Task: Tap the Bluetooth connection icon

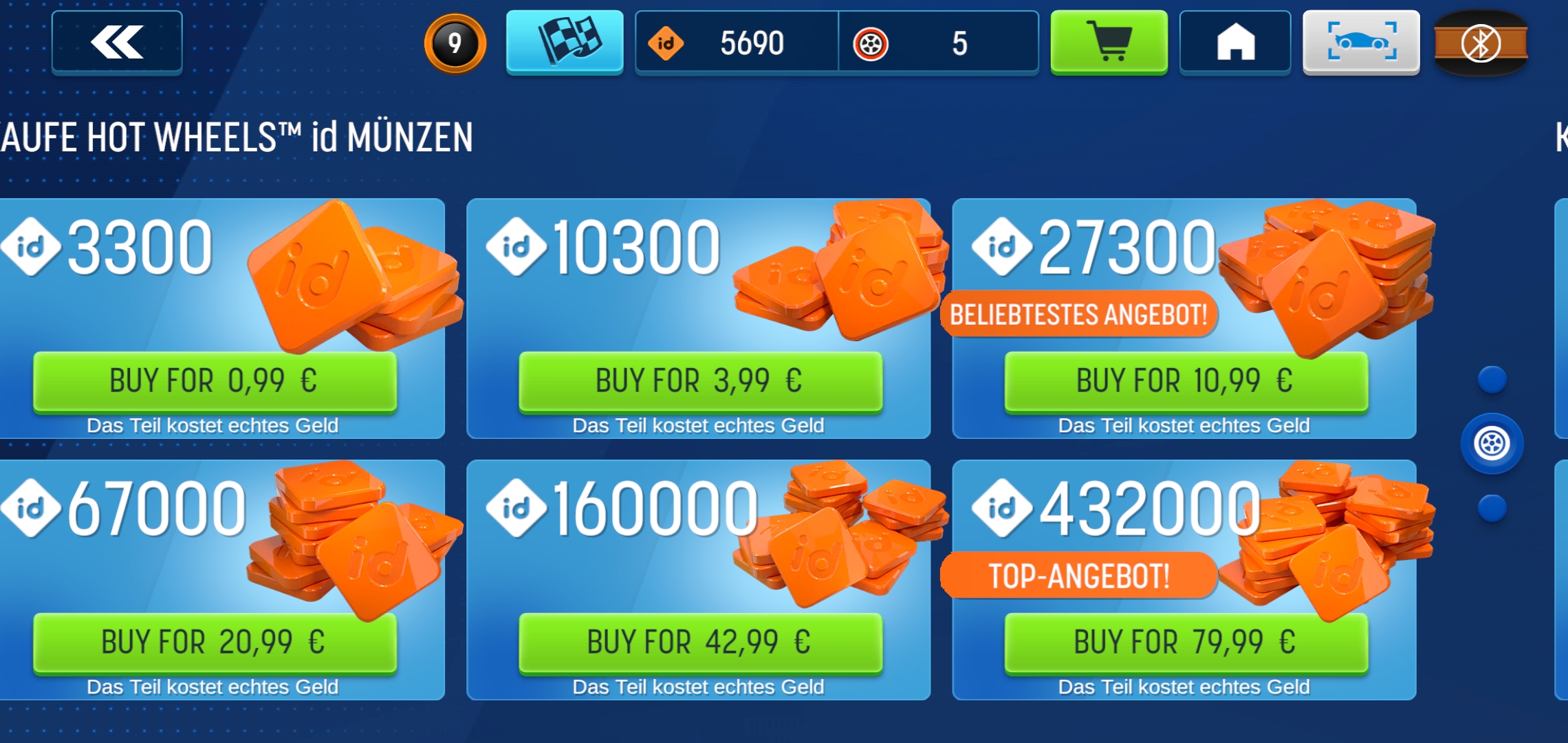Action: click(x=1481, y=43)
